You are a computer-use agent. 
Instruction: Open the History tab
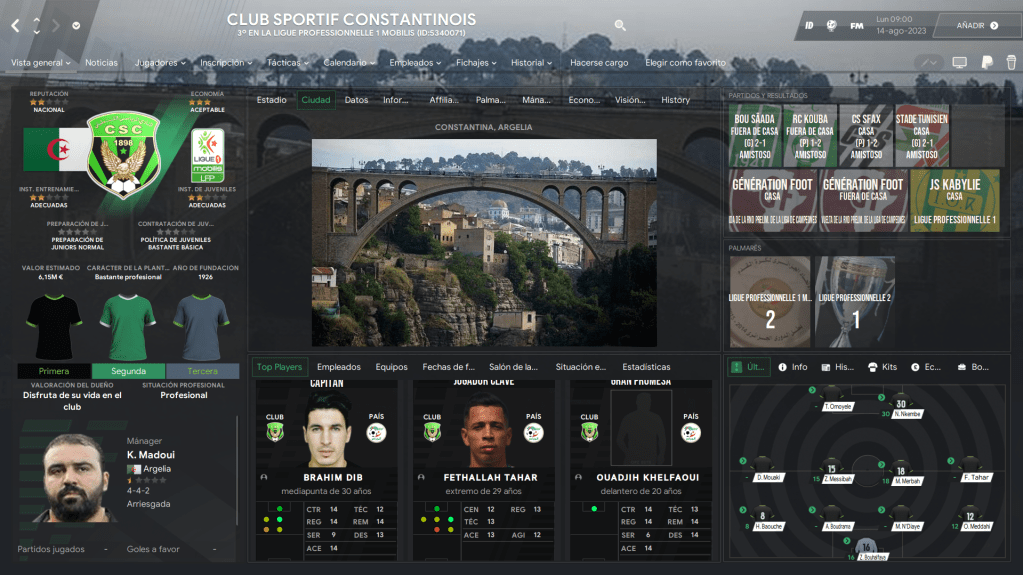pyautogui.click(x=675, y=100)
